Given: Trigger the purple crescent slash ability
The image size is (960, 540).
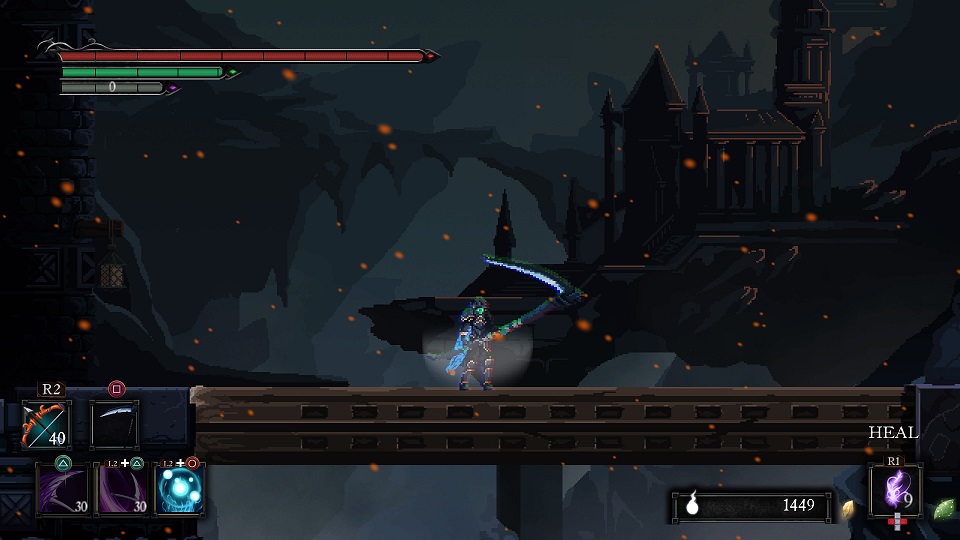Looking at the screenshot, I should (121, 490).
